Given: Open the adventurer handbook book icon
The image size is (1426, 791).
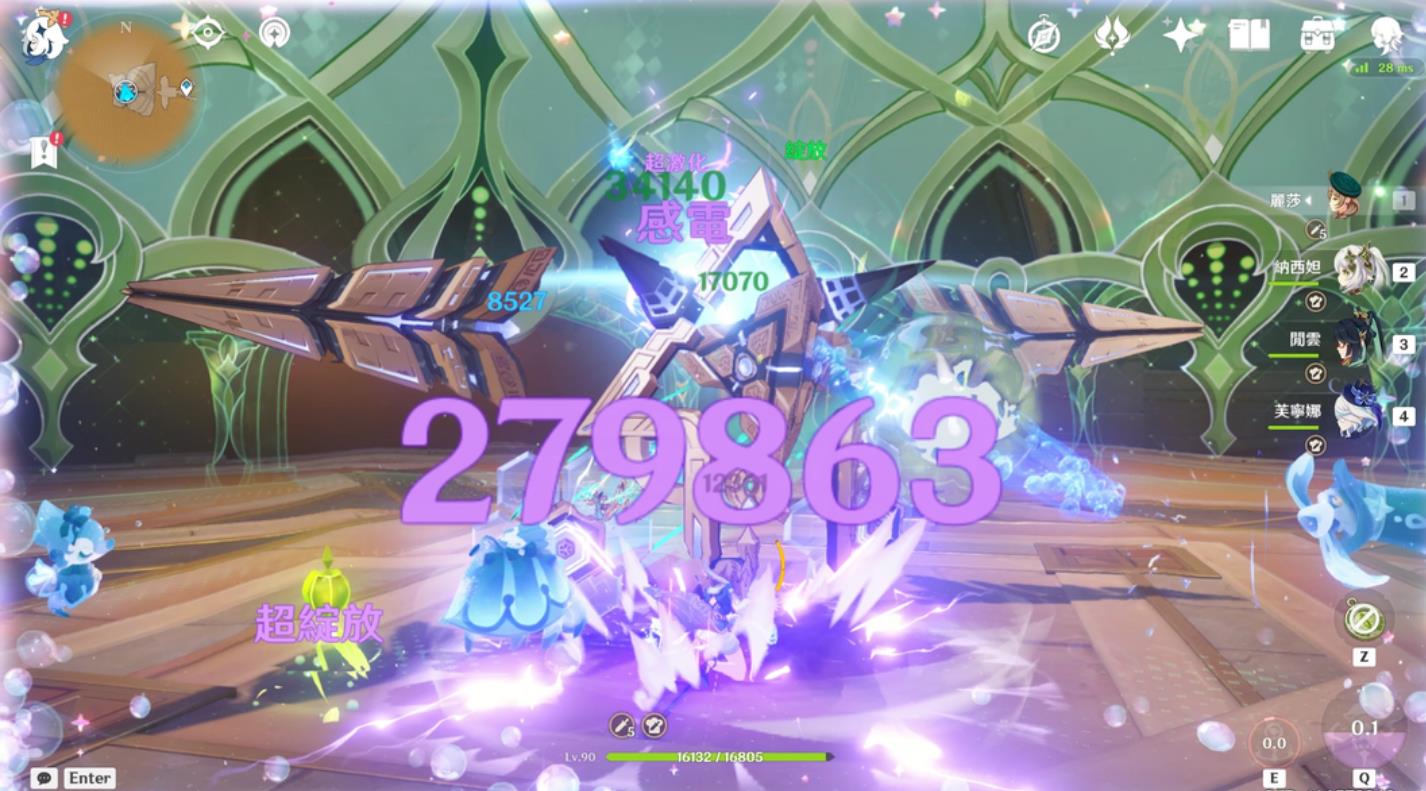Looking at the screenshot, I should tap(1249, 36).
